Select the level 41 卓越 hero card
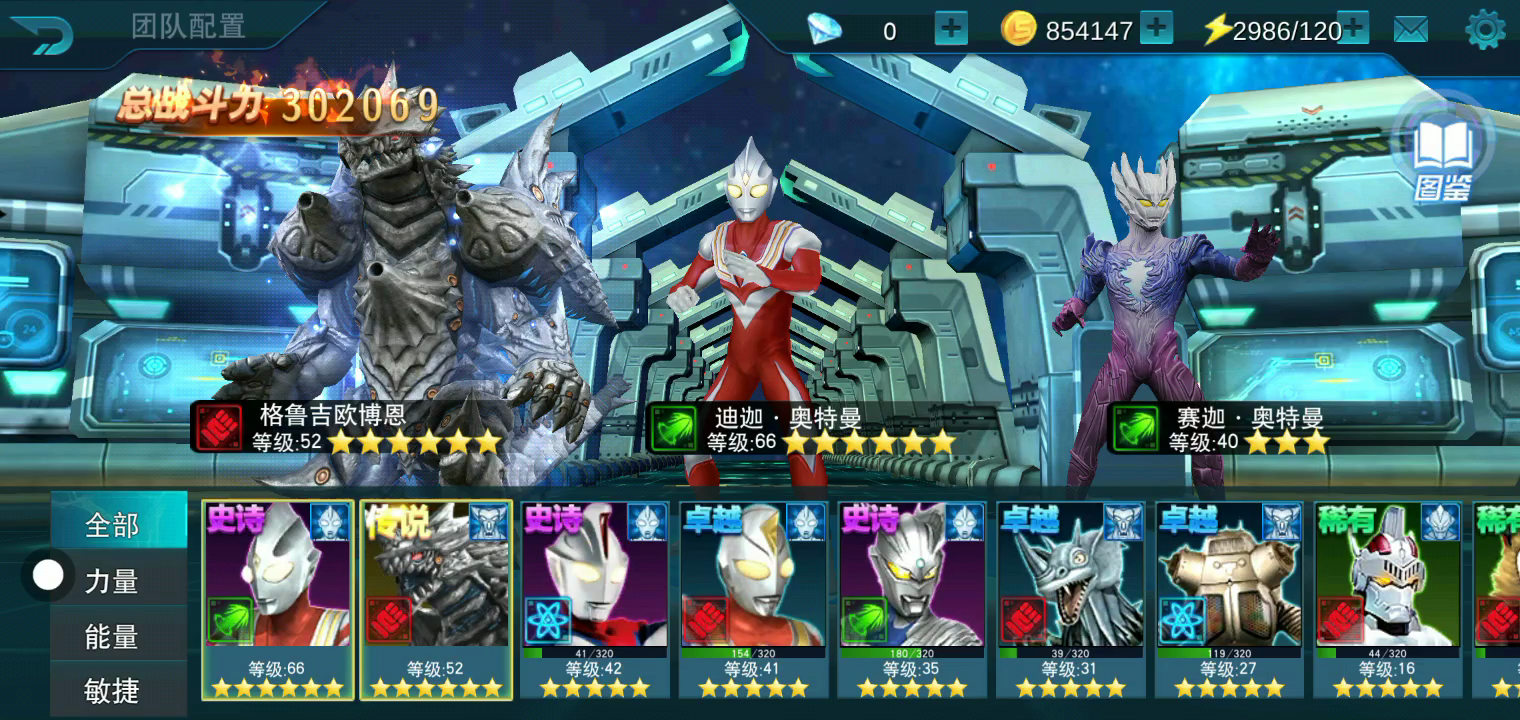 753,598
